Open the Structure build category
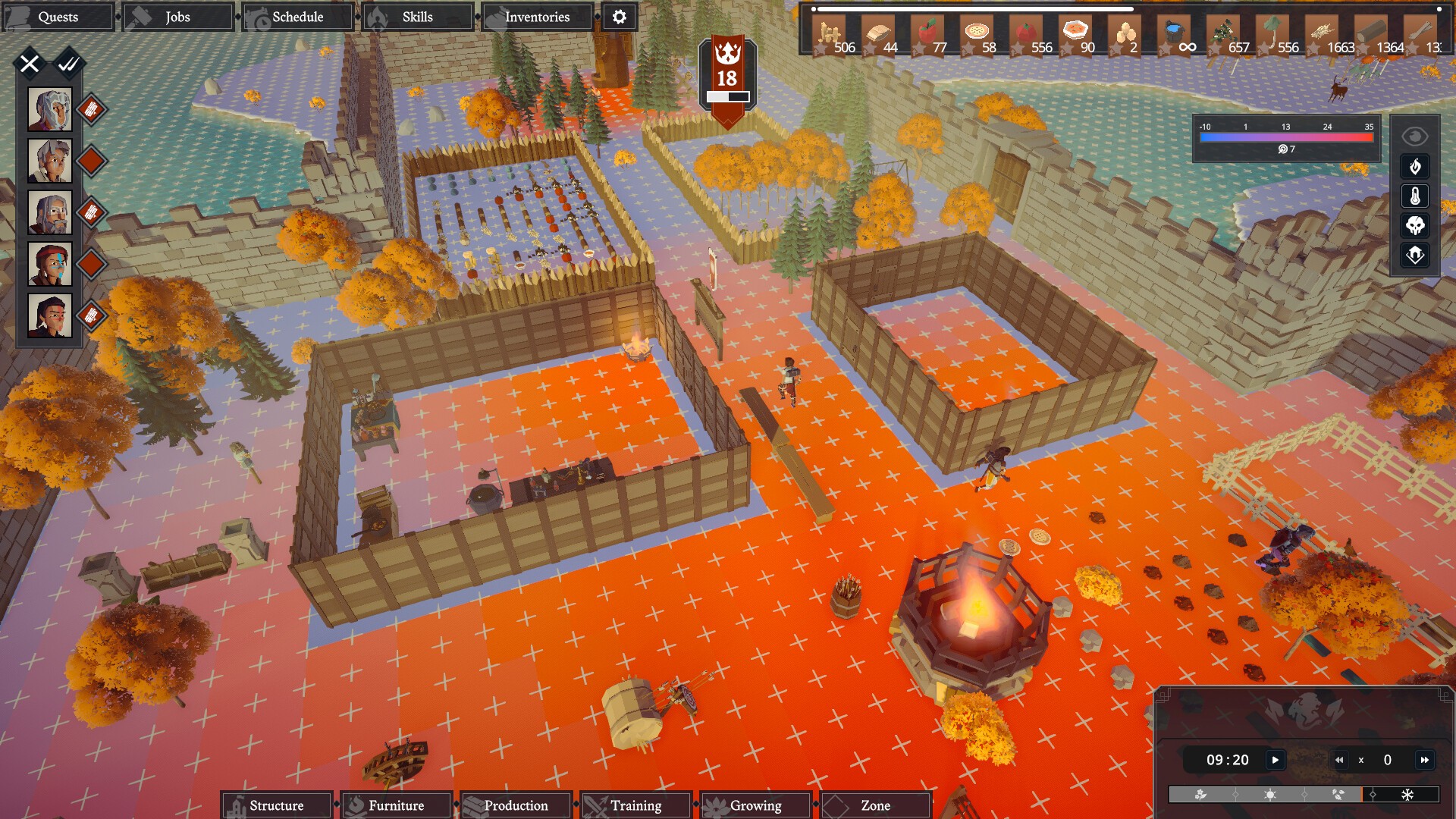The height and width of the screenshot is (819, 1456). (x=277, y=805)
